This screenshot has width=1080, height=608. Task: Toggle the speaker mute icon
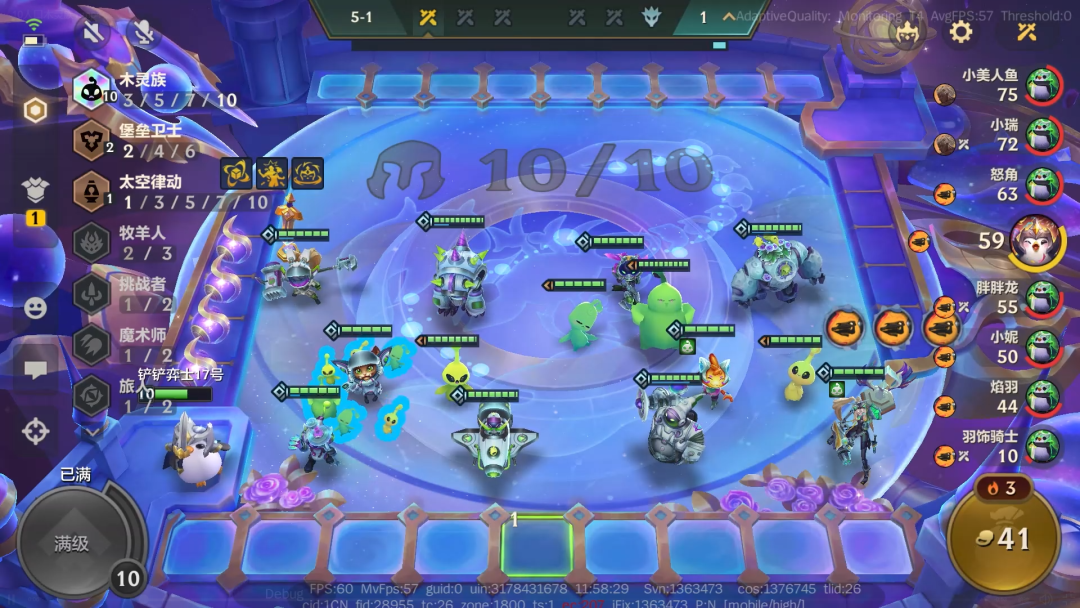point(94,35)
